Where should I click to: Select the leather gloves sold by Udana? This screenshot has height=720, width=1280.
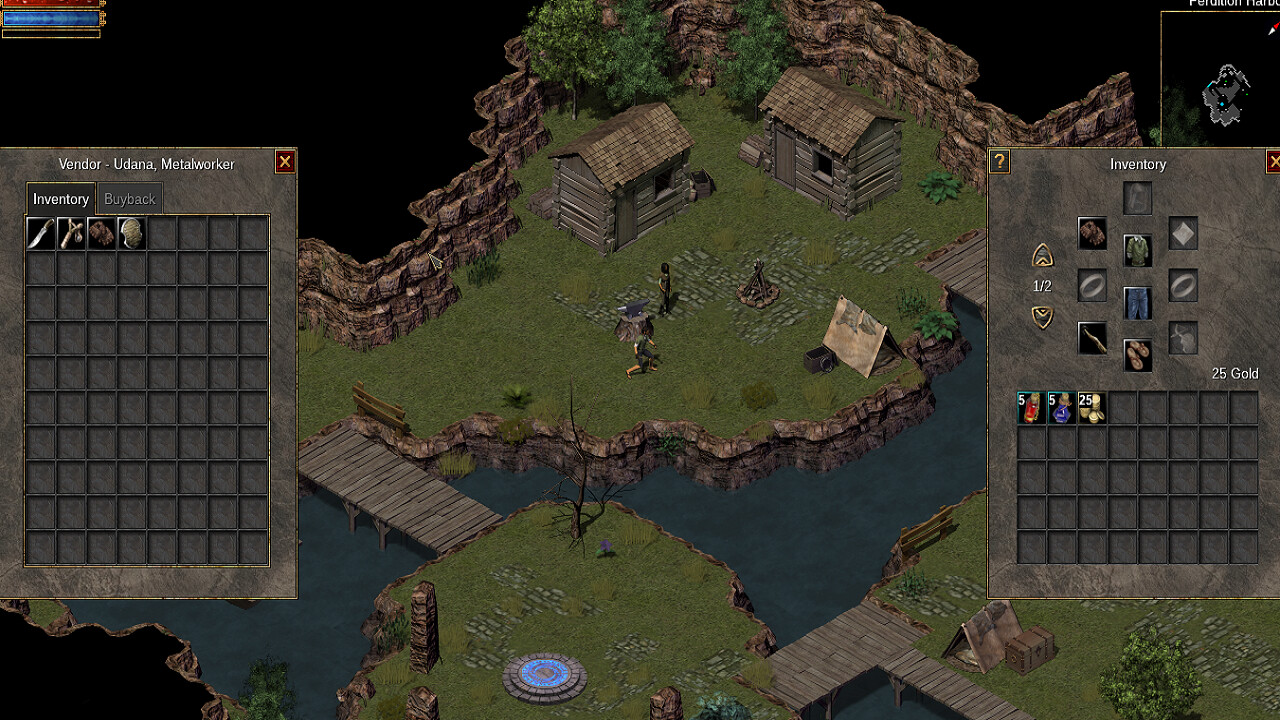(101, 233)
